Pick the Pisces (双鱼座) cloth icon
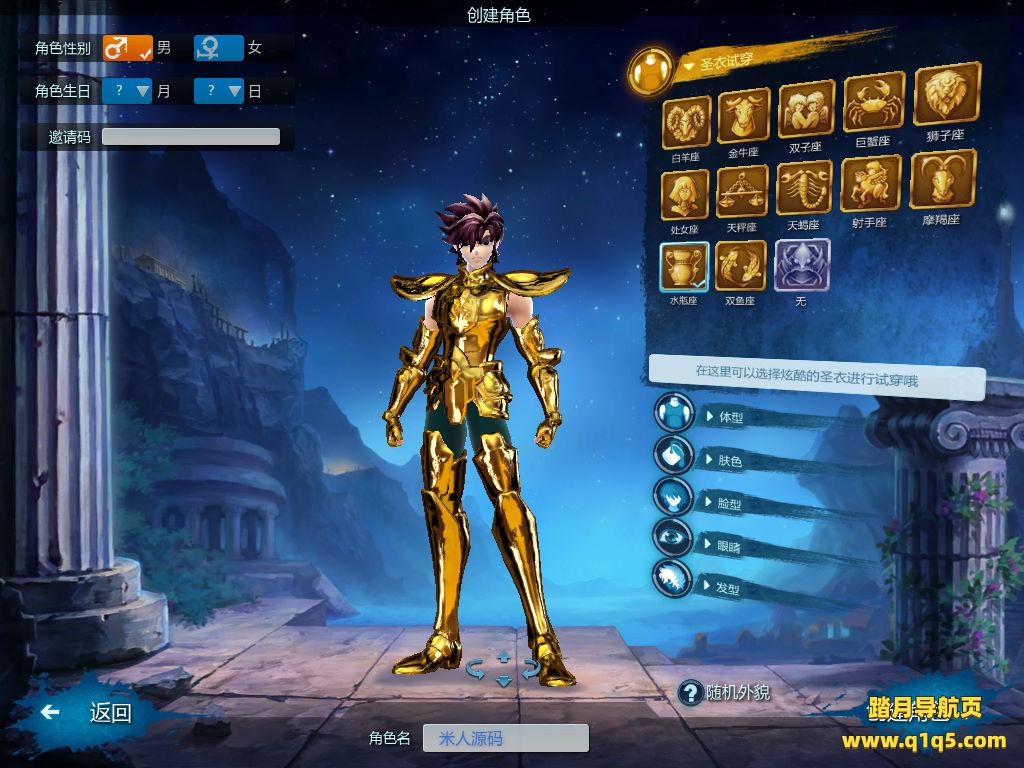 pos(741,265)
